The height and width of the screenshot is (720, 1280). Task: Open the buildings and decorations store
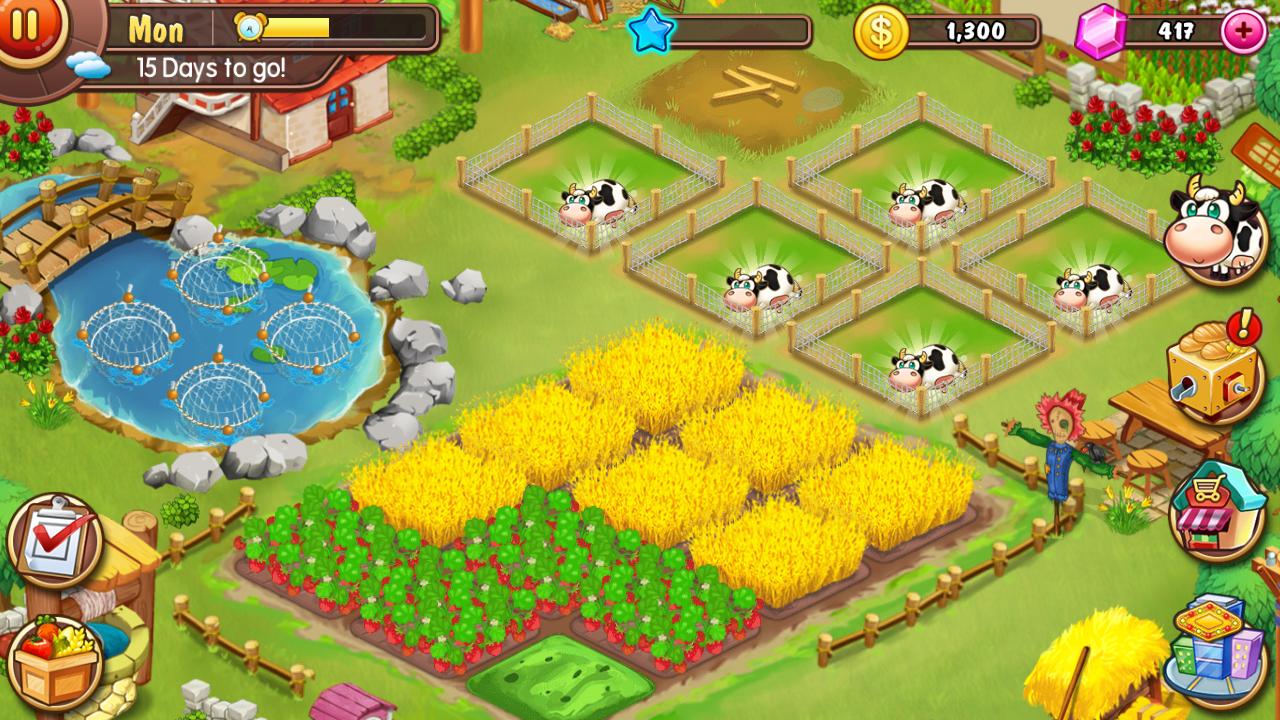[x=1211, y=645]
